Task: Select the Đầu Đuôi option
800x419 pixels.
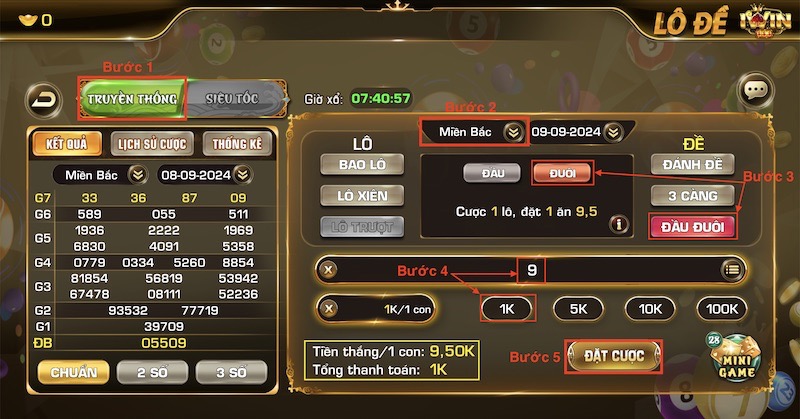Action: (692, 227)
